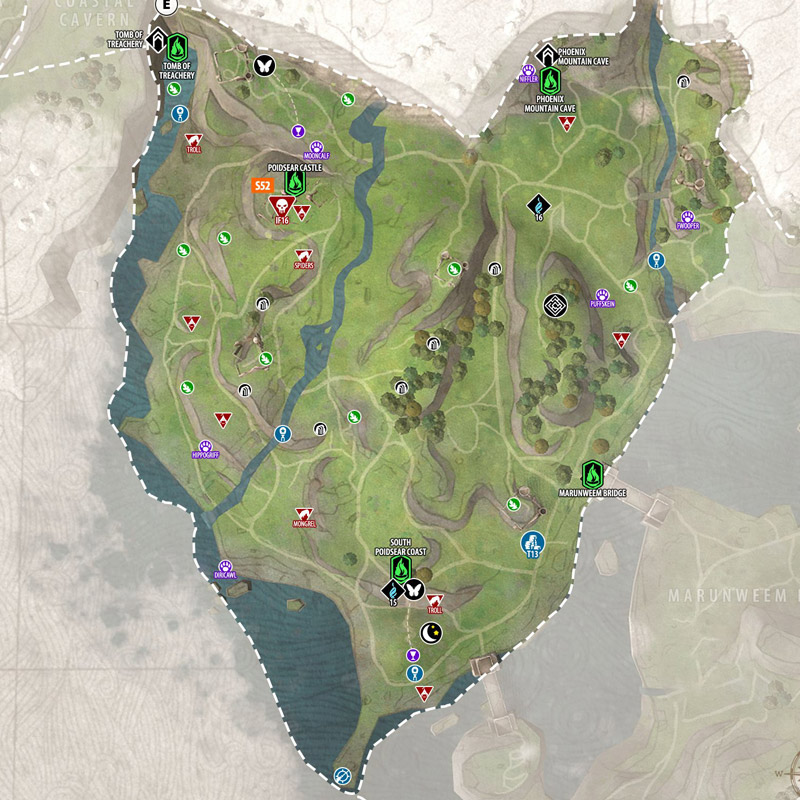
Task: Choose the blue T13 map marker
Action: click(x=532, y=544)
